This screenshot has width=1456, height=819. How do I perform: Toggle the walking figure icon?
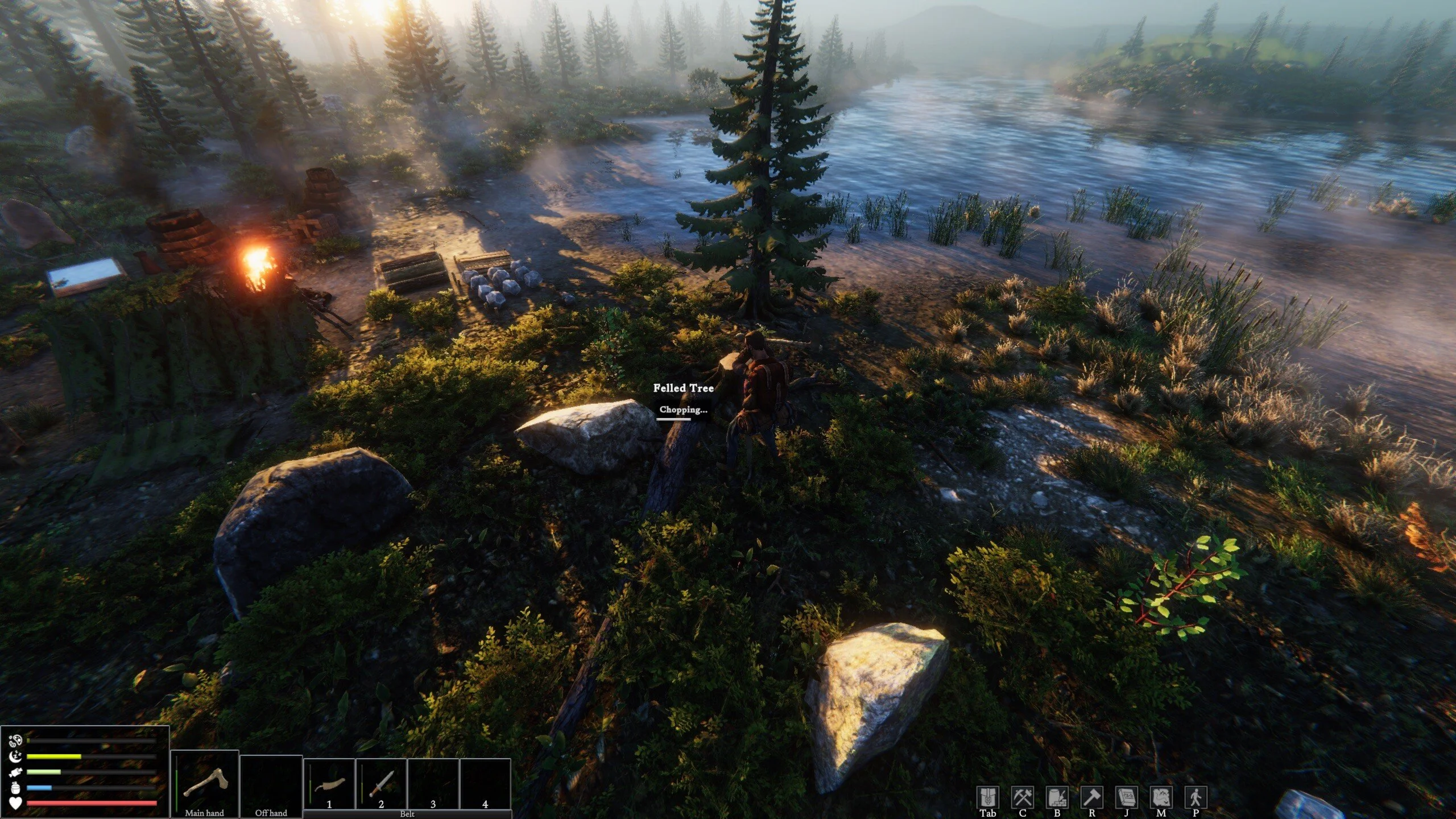[x=1196, y=797]
